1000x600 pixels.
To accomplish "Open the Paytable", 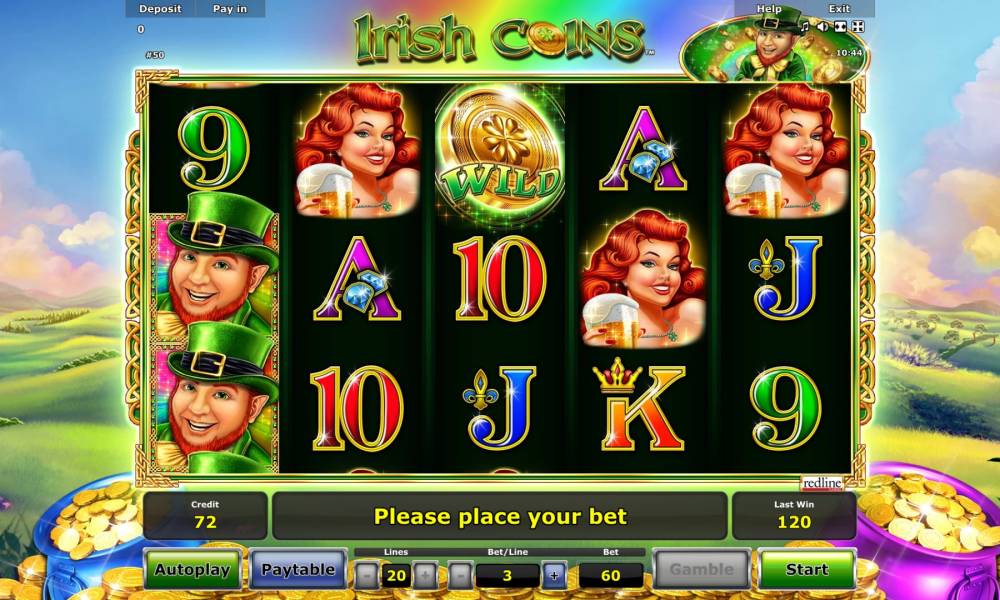I will click(x=297, y=570).
